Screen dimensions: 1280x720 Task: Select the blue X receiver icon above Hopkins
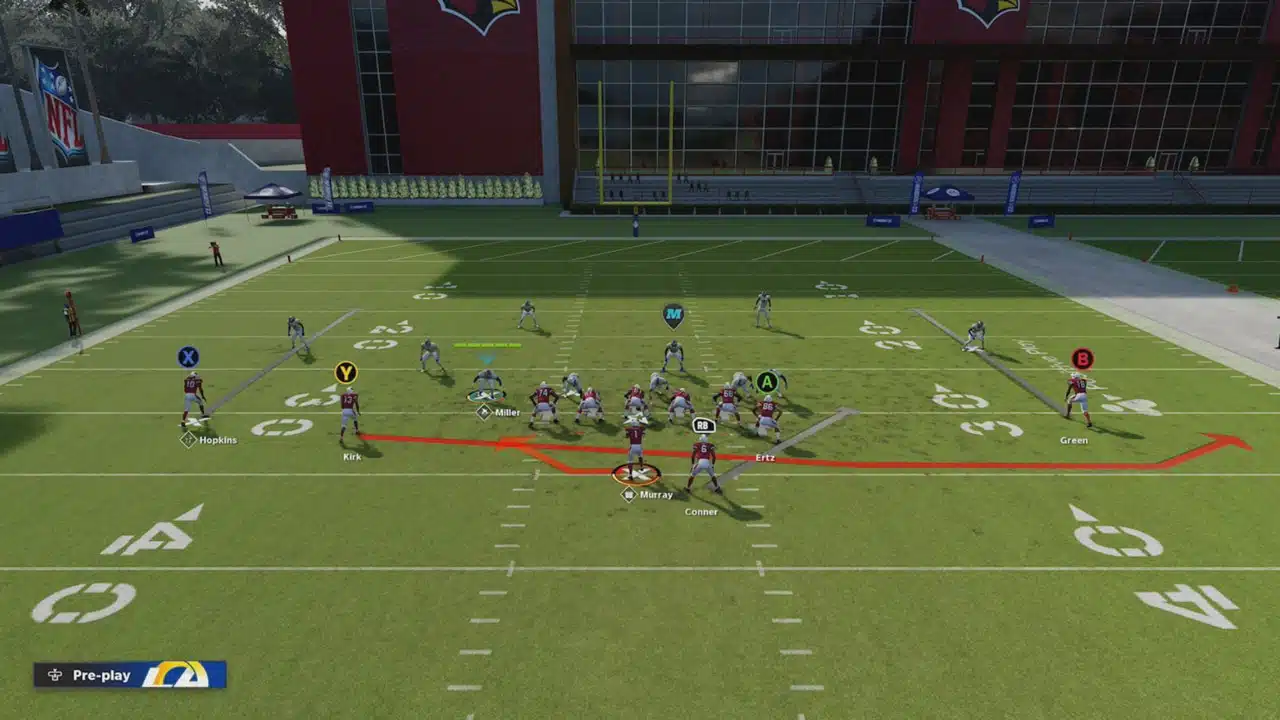[189, 356]
